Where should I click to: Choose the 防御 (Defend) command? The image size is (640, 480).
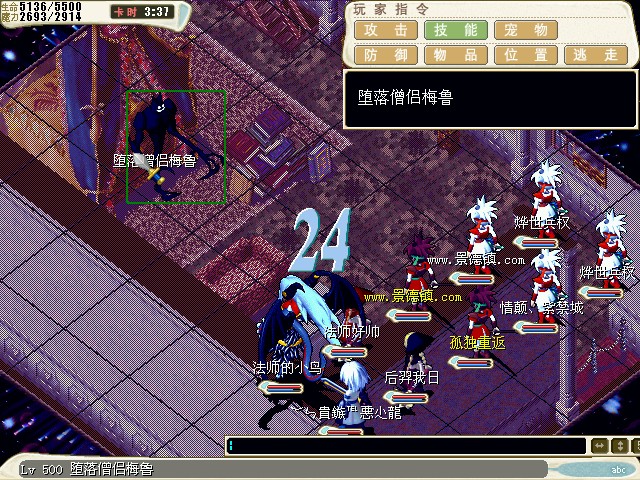point(385,55)
